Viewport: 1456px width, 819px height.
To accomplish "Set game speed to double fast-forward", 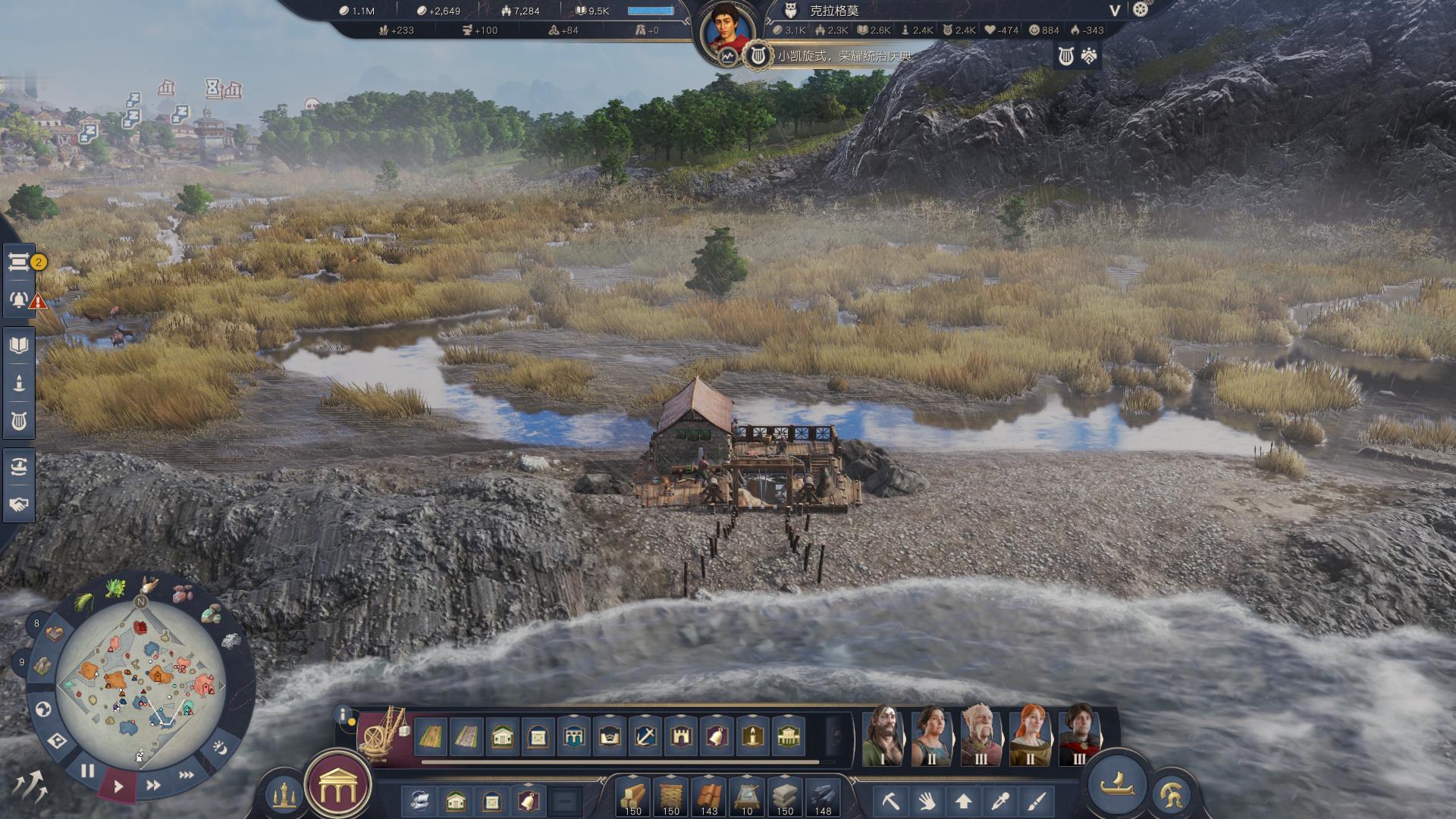I will 153,786.
